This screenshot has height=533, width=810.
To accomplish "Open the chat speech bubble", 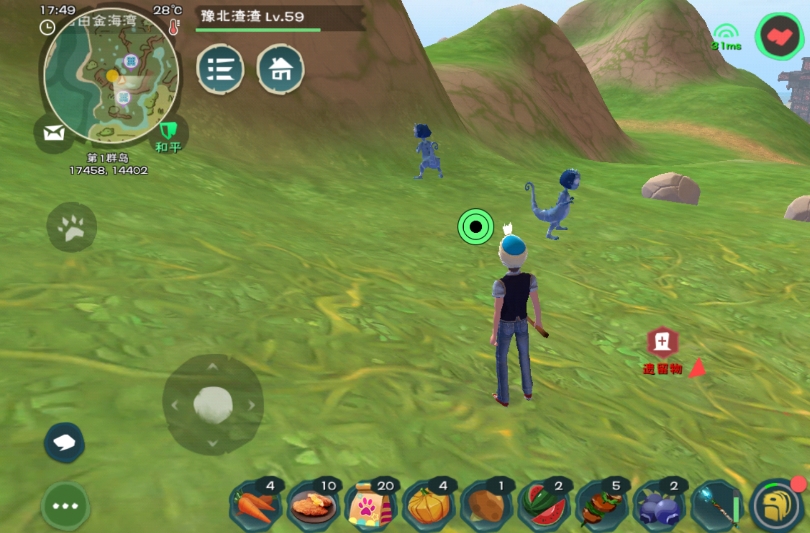I will 65,443.
